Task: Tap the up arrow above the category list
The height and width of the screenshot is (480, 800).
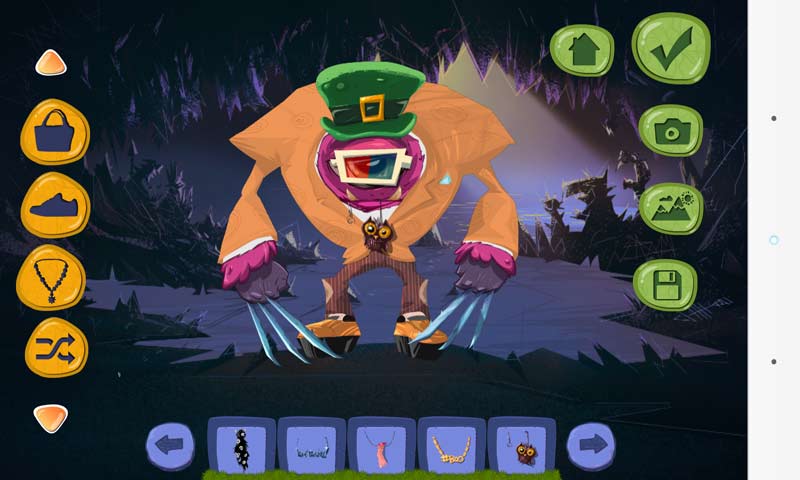Action: click(51, 63)
